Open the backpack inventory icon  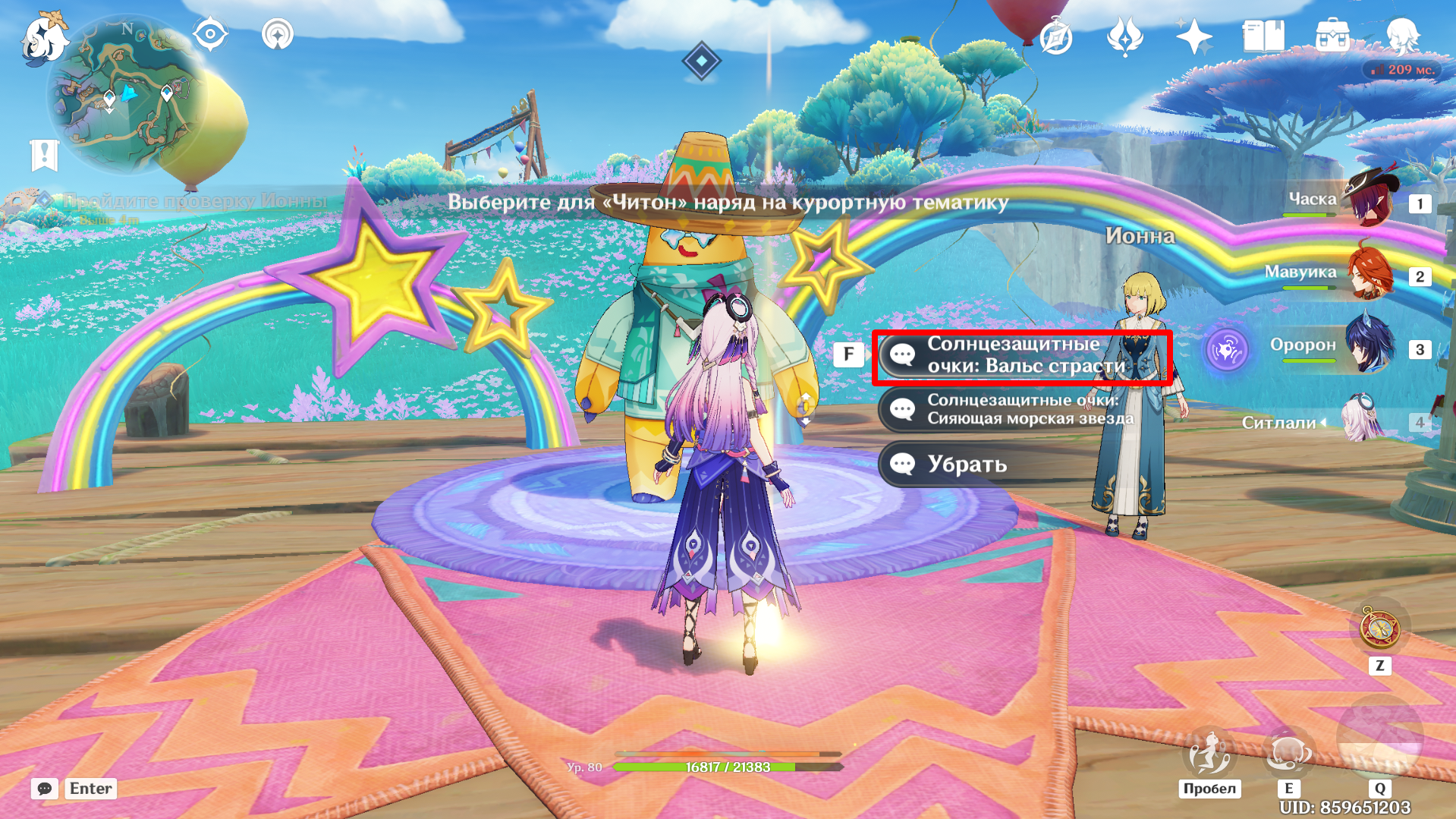click(x=1332, y=36)
